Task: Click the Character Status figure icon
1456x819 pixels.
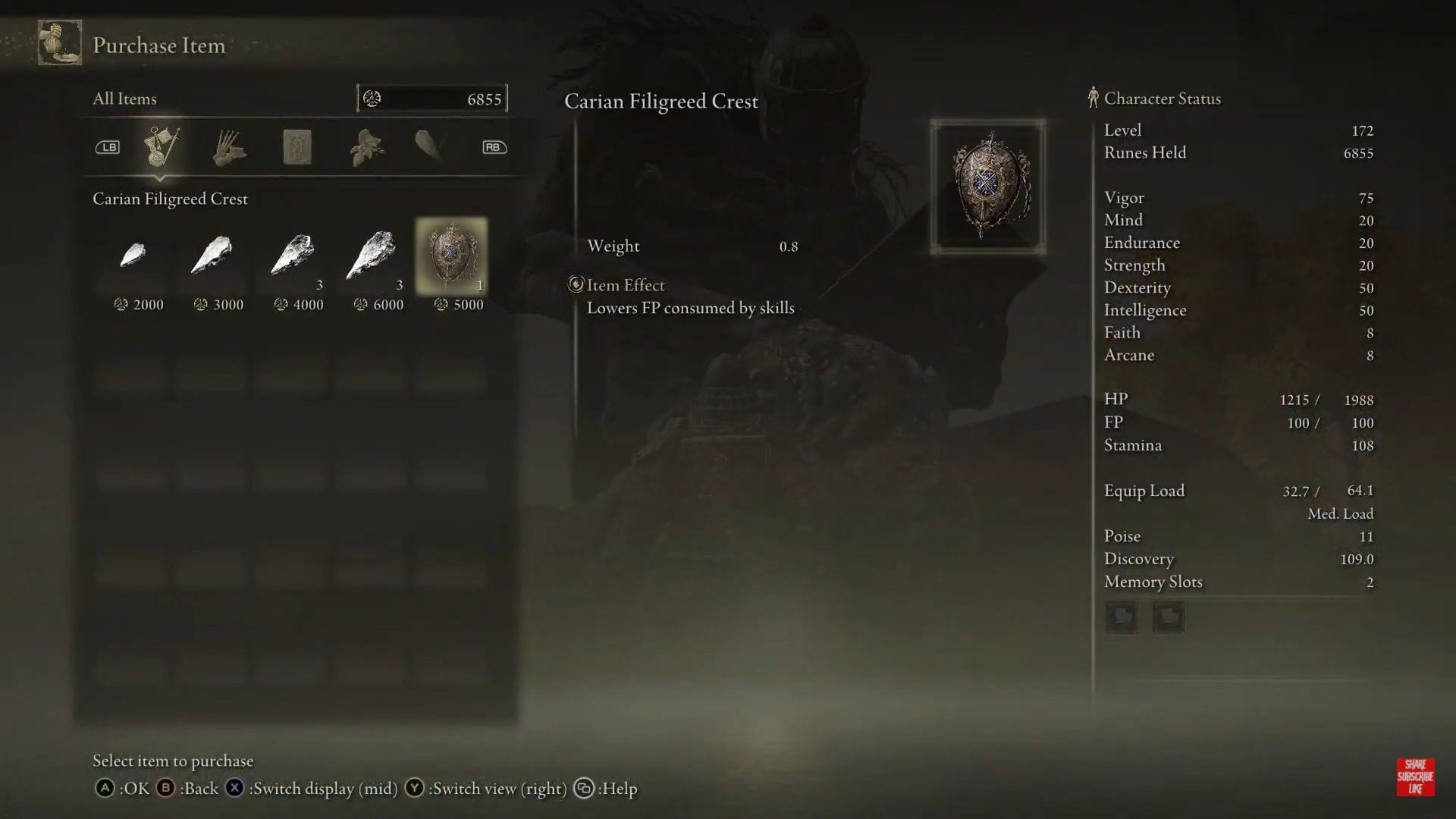Action: (x=1093, y=97)
